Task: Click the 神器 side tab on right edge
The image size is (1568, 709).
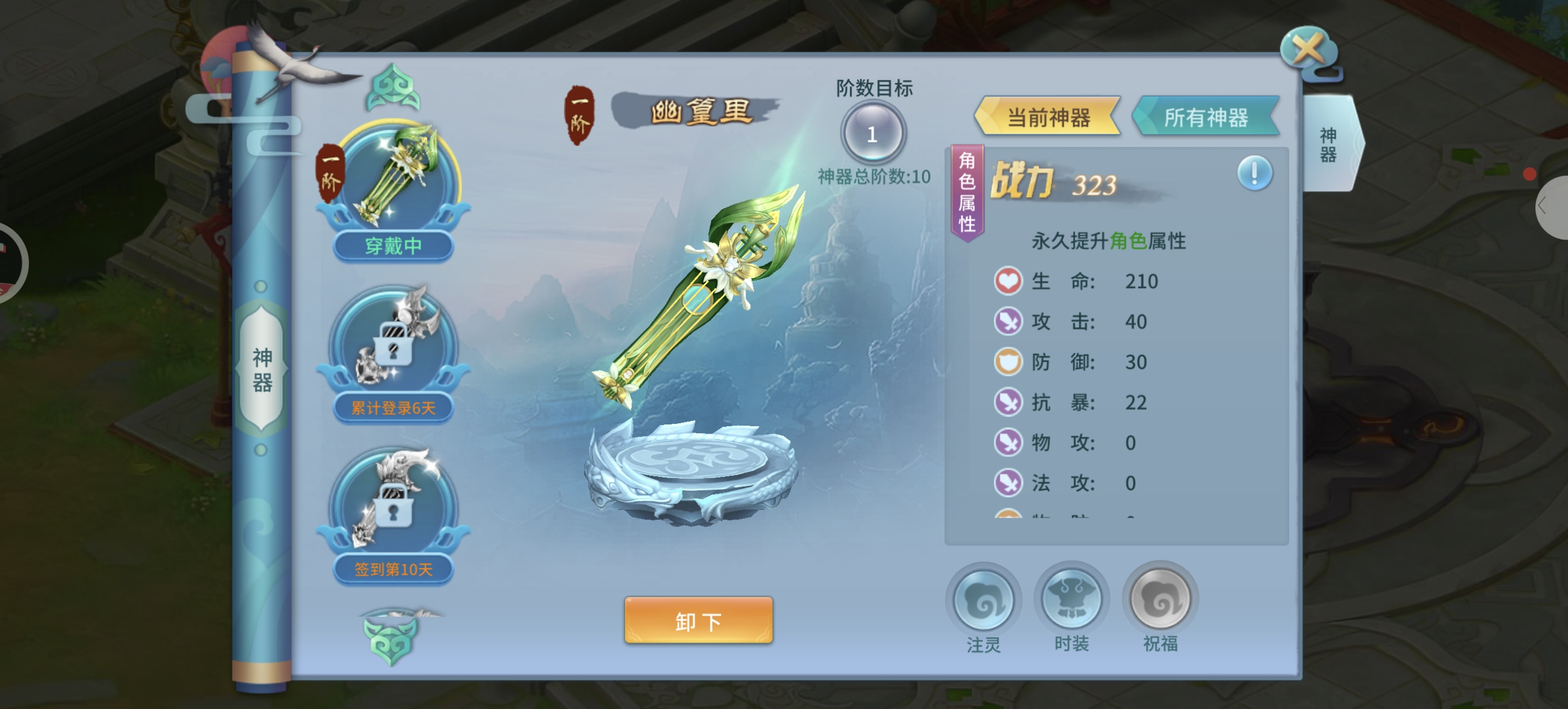Action: [x=1329, y=144]
